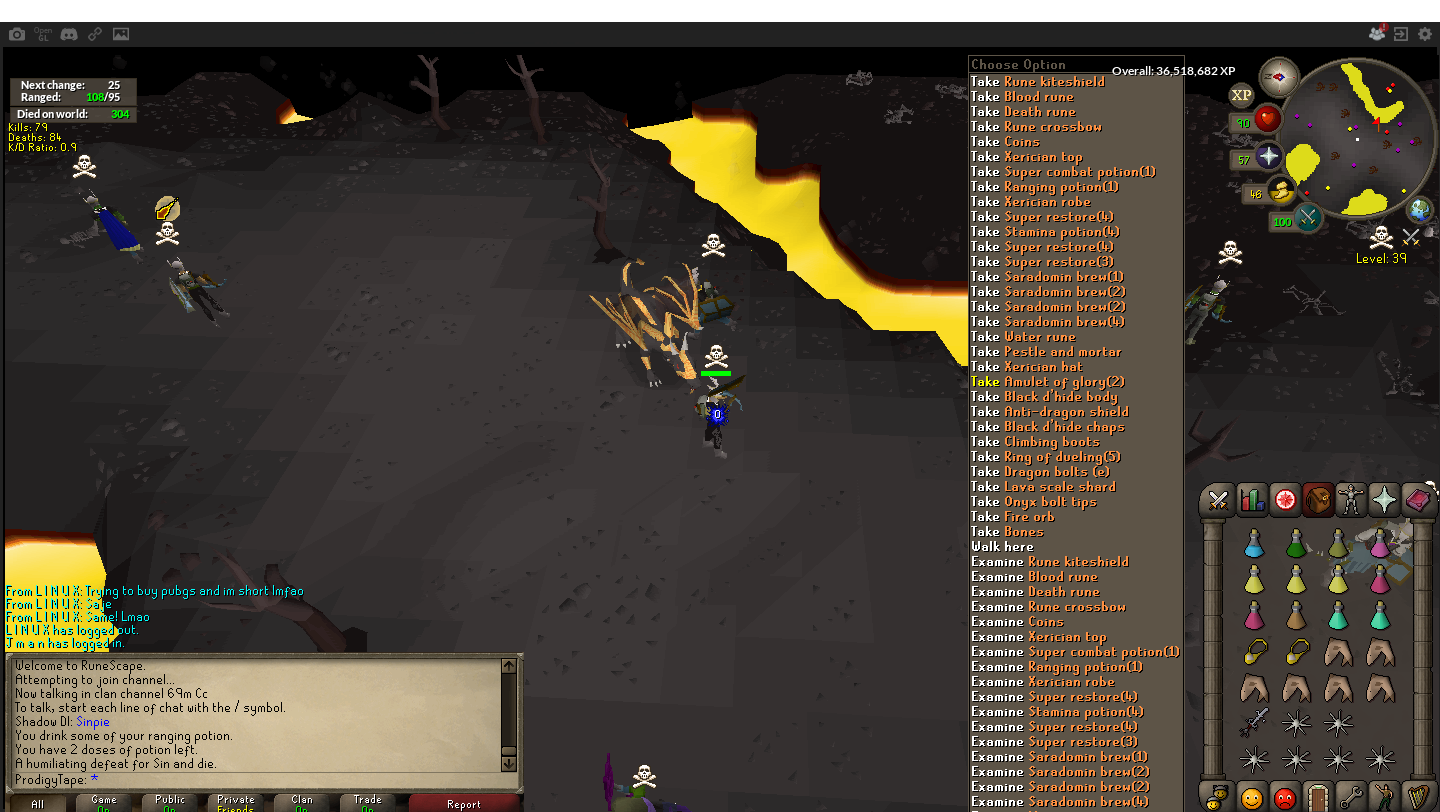
Task: Toggle the run energy boot orb
Action: point(1280,191)
